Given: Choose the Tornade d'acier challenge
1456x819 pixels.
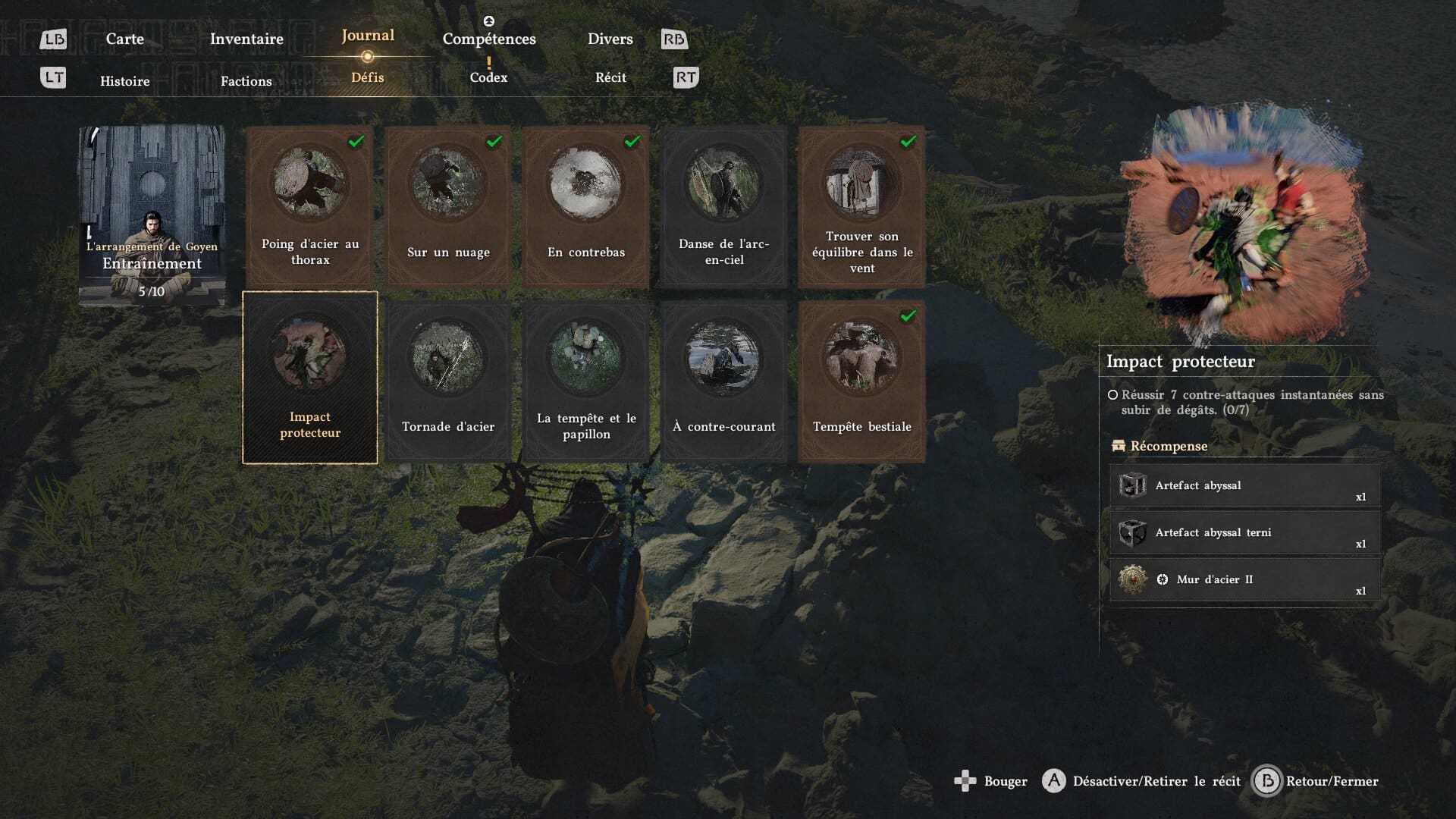Looking at the screenshot, I should pyautogui.click(x=448, y=380).
